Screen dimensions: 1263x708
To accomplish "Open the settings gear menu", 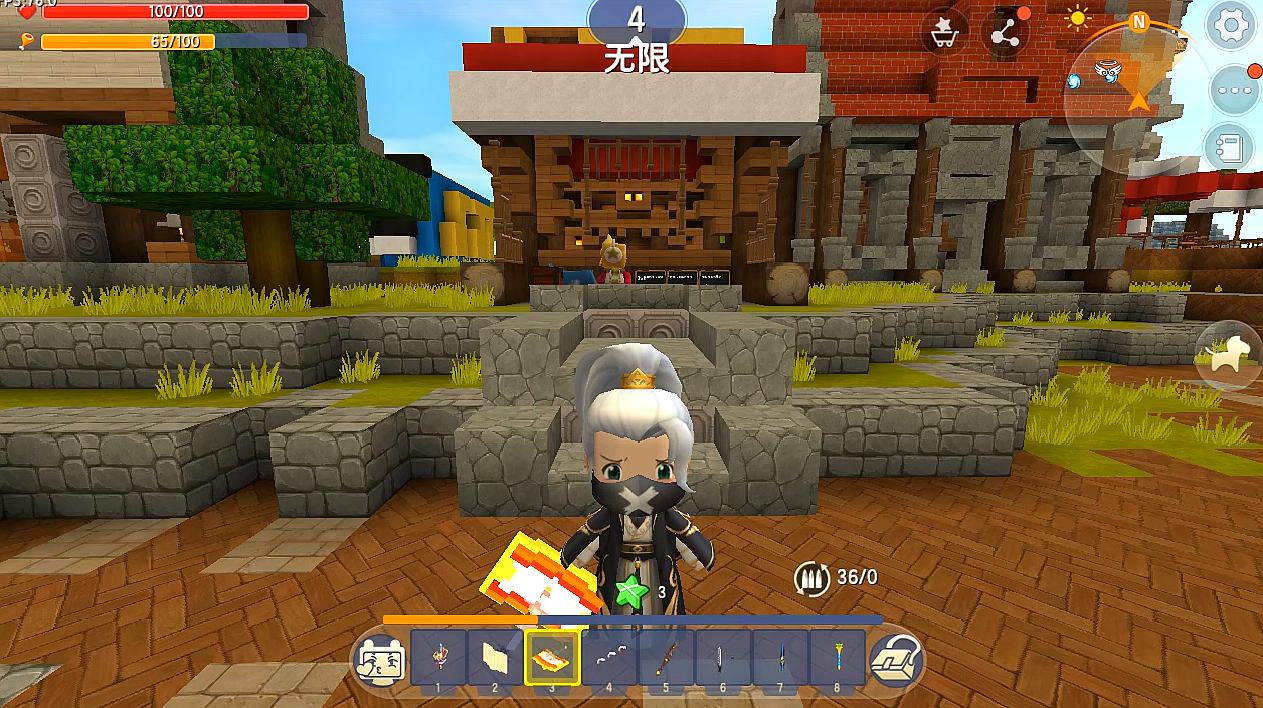I will (1231, 27).
